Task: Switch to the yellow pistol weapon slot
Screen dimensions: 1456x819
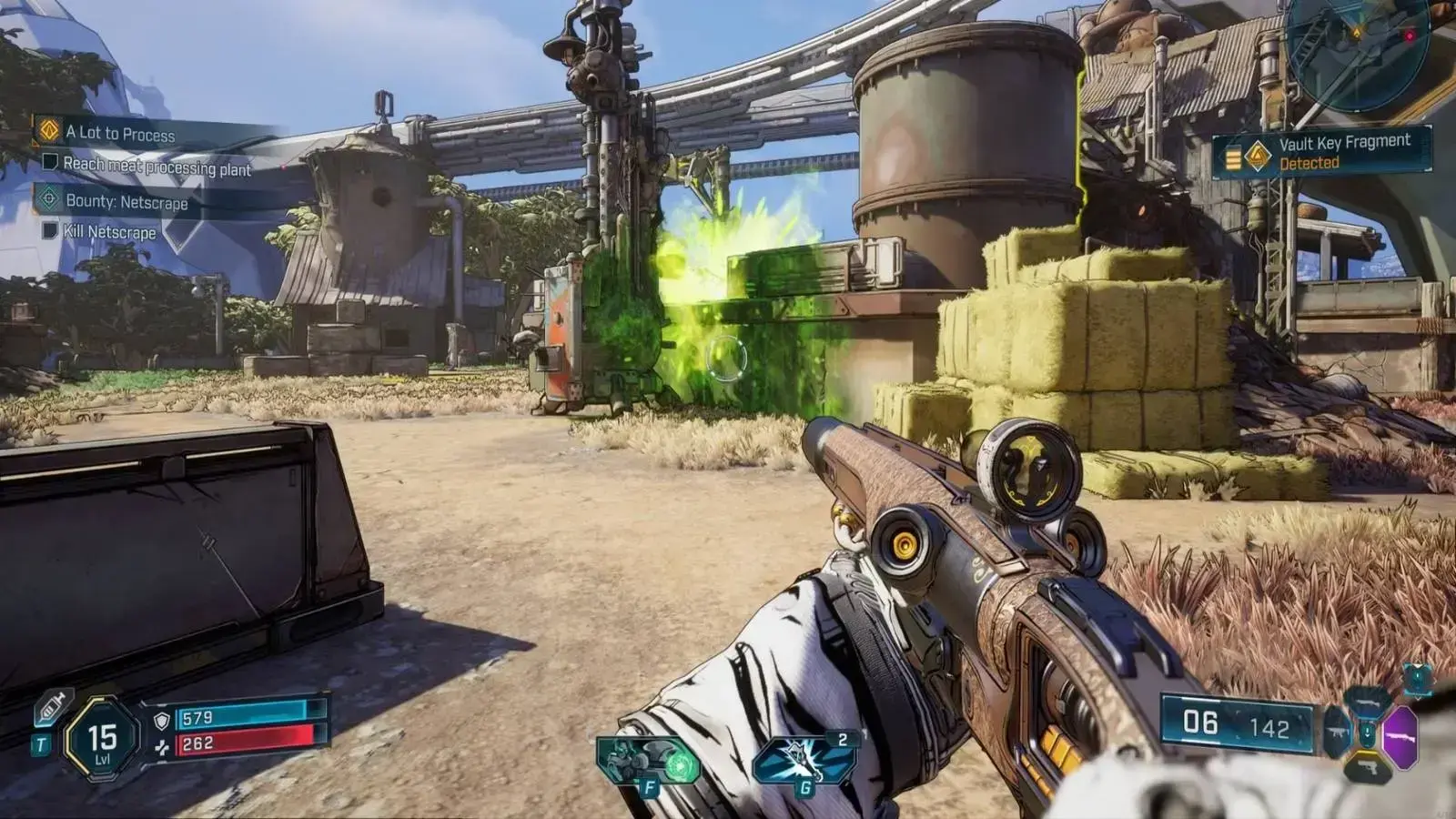Action: tap(1368, 768)
